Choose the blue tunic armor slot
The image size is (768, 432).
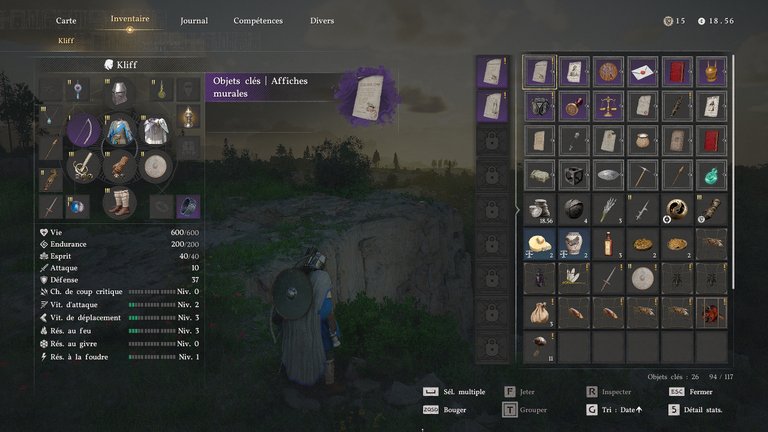(120, 131)
